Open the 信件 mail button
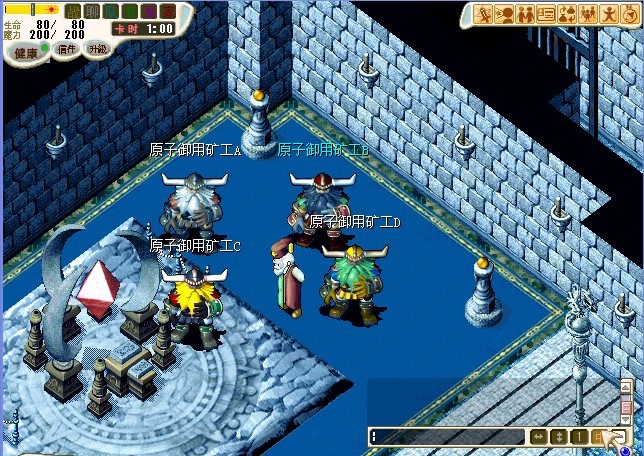Image resolution: width=644 pixels, height=456 pixels. coord(65,49)
